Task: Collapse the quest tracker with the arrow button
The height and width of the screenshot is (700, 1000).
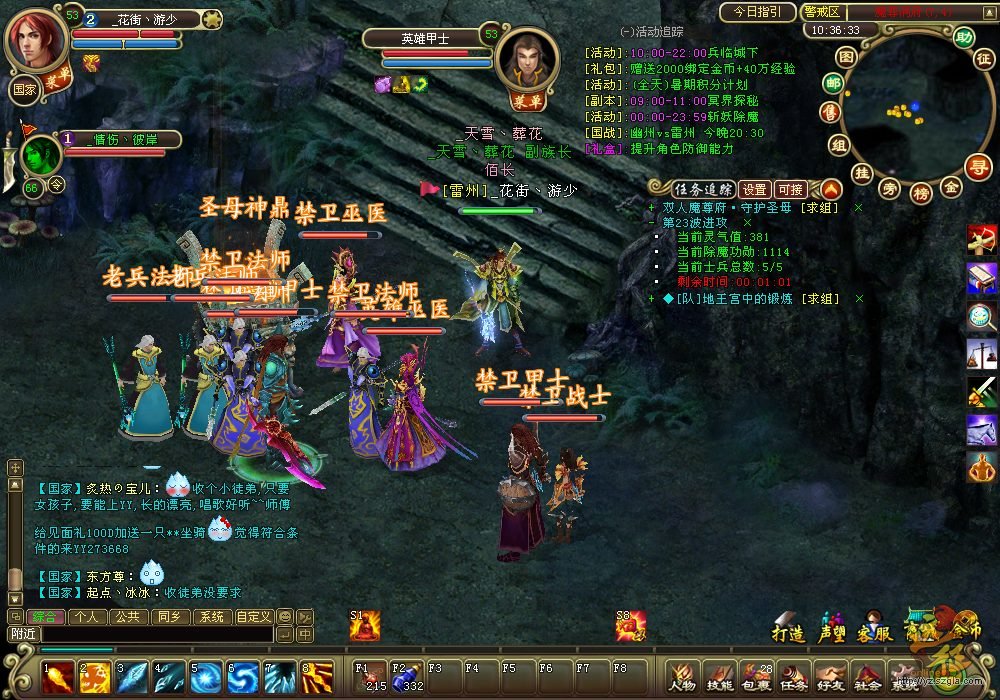Action: (831, 188)
